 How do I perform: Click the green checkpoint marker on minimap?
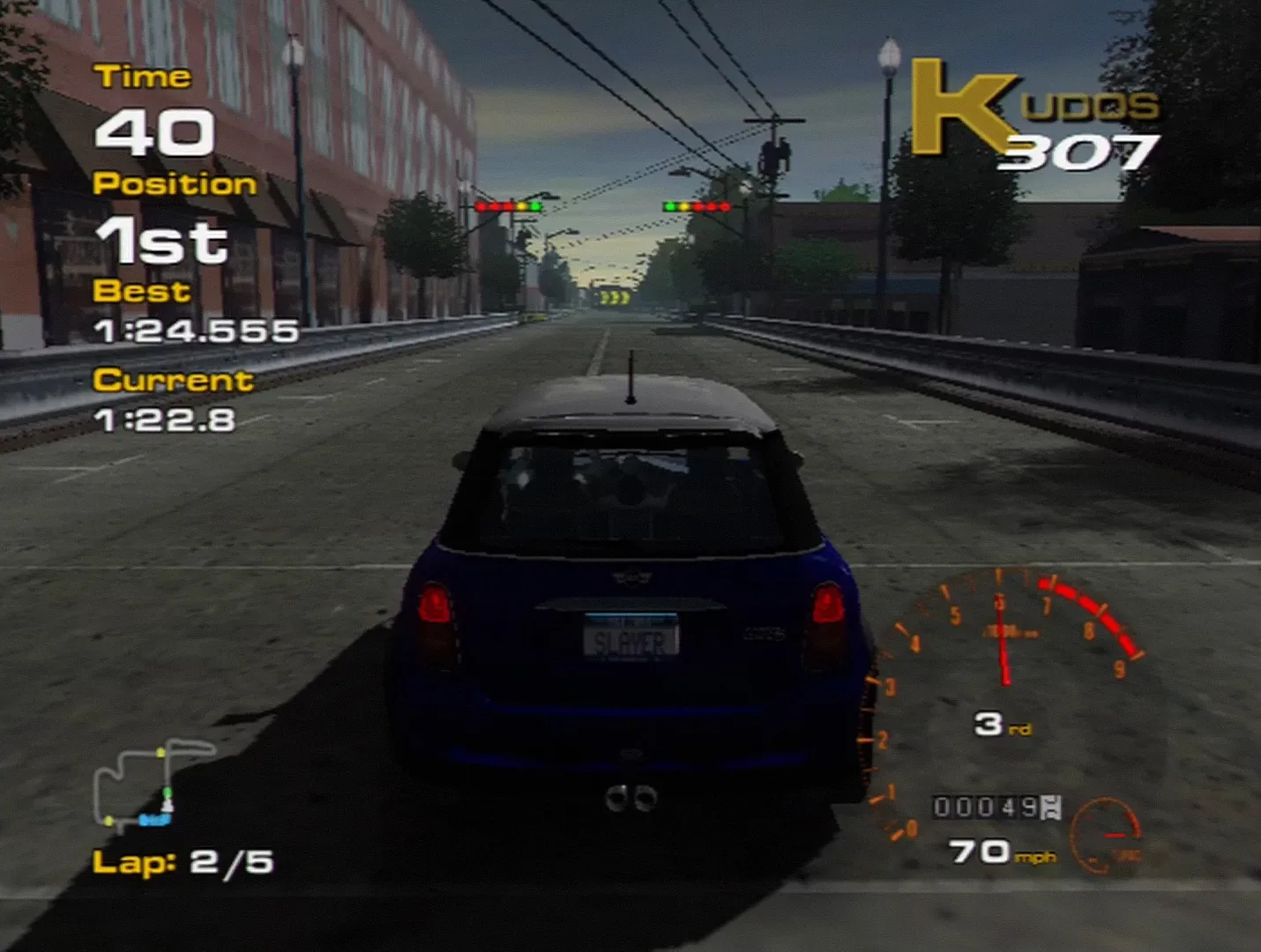click(x=168, y=792)
